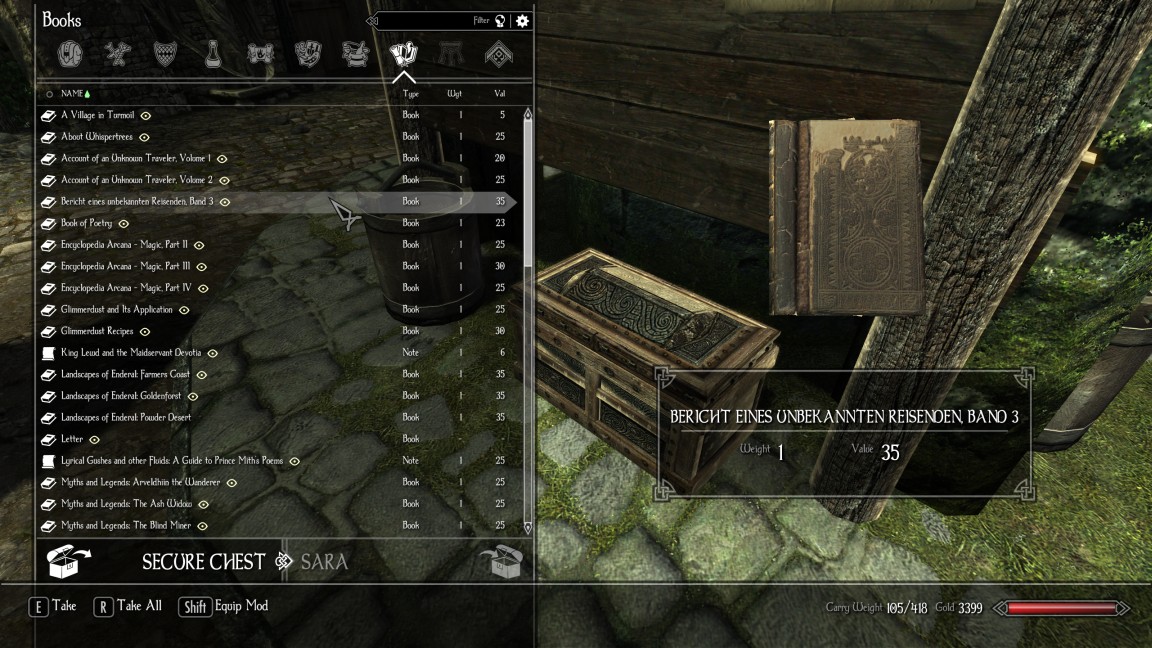Choose the 'Glimmerdust Recipes' book
The image size is (1152, 648).
97,331
